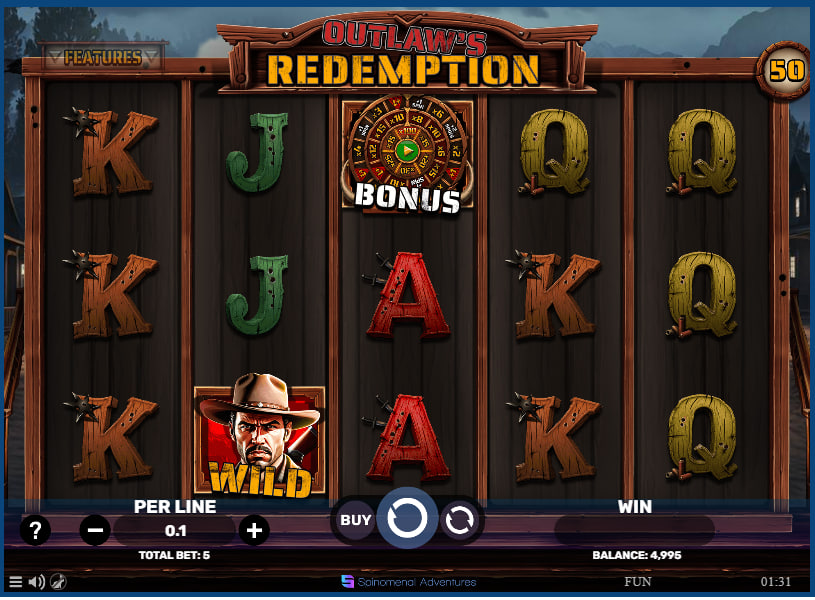Screen dimensions: 815x600
Task: Toggle the sound speaker icon
Action: point(37,581)
